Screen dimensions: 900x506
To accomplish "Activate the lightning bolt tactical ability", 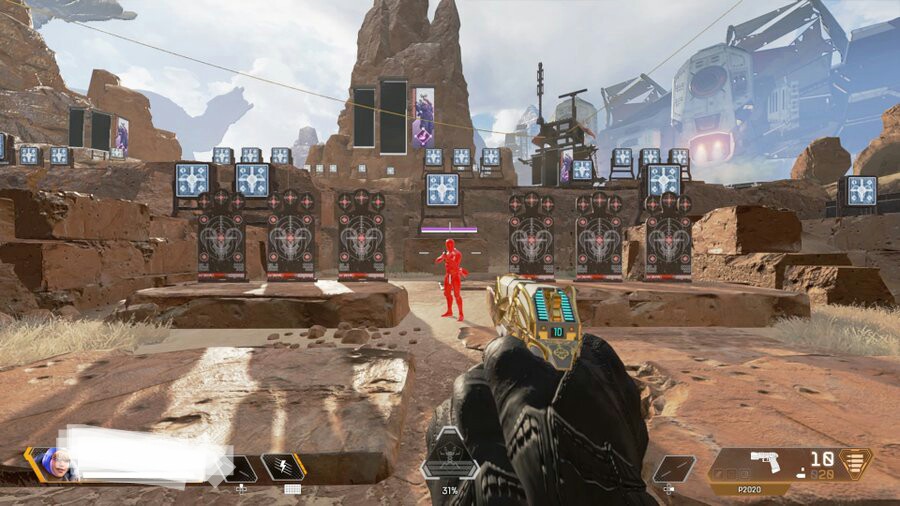I will pyautogui.click(x=283, y=467).
